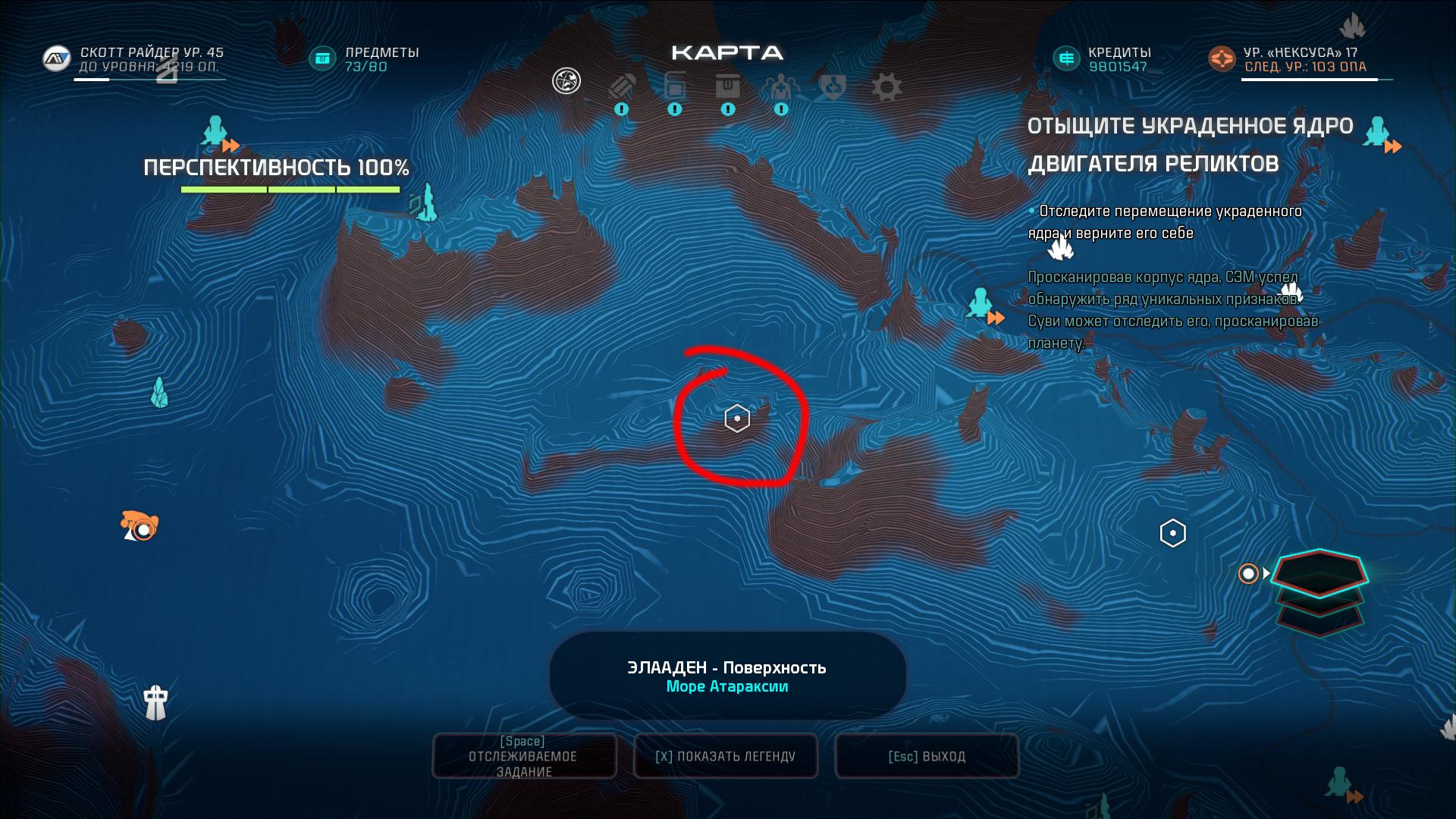Click the orange creature marker on the map
Image resolution: width=1456 pixels, height=819 pixels.
point(140,526)
